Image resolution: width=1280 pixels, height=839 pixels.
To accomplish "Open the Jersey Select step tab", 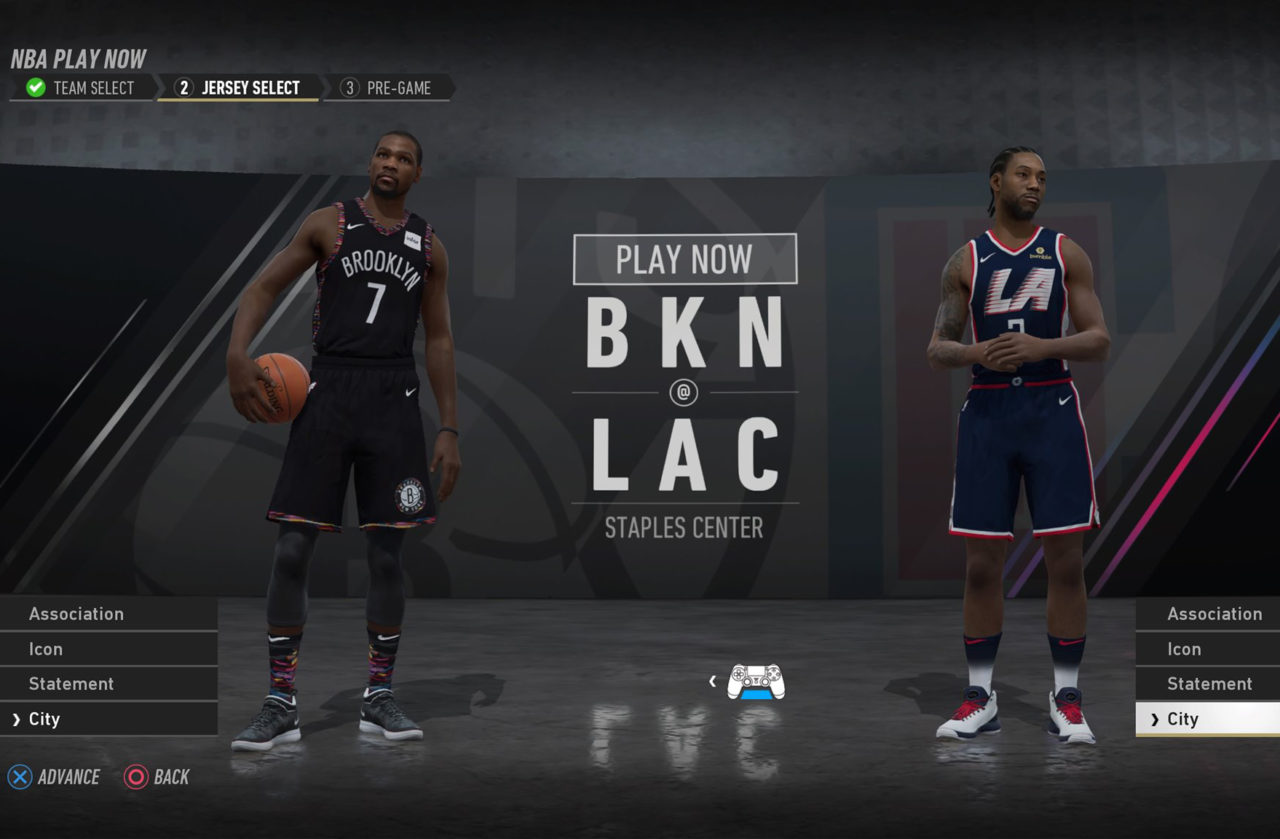I will coord(239,88).
